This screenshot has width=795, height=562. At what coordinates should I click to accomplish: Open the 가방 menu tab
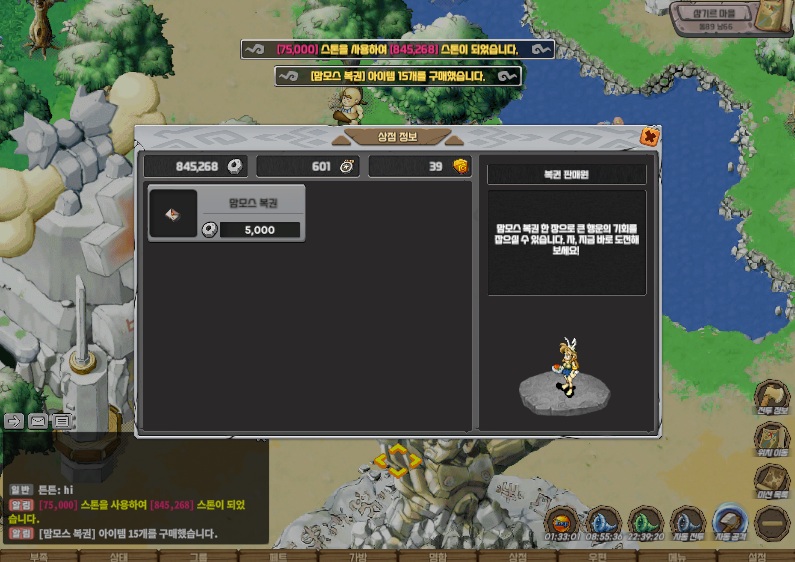(357, 556)
